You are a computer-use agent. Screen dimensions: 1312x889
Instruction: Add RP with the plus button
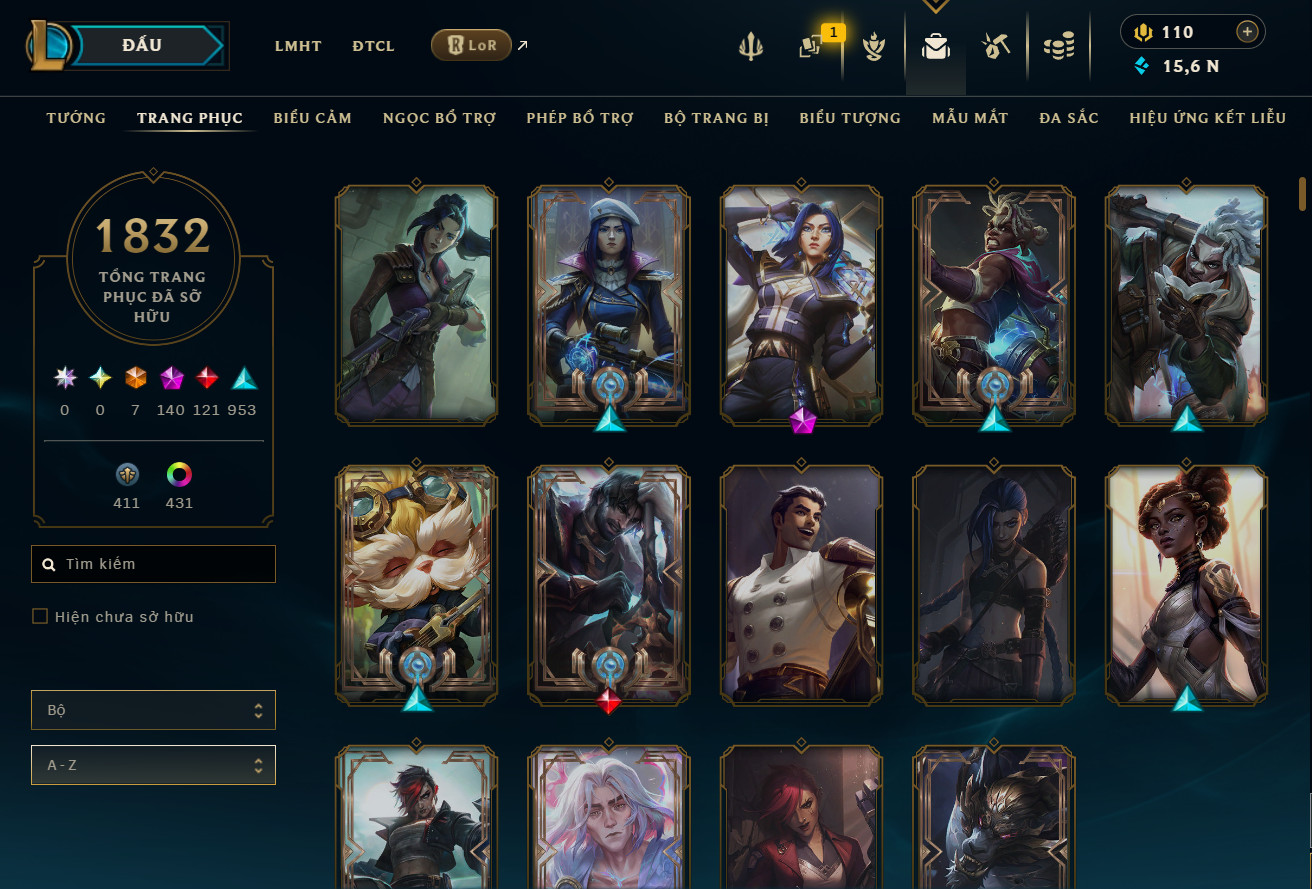(x=1247, y=32)
